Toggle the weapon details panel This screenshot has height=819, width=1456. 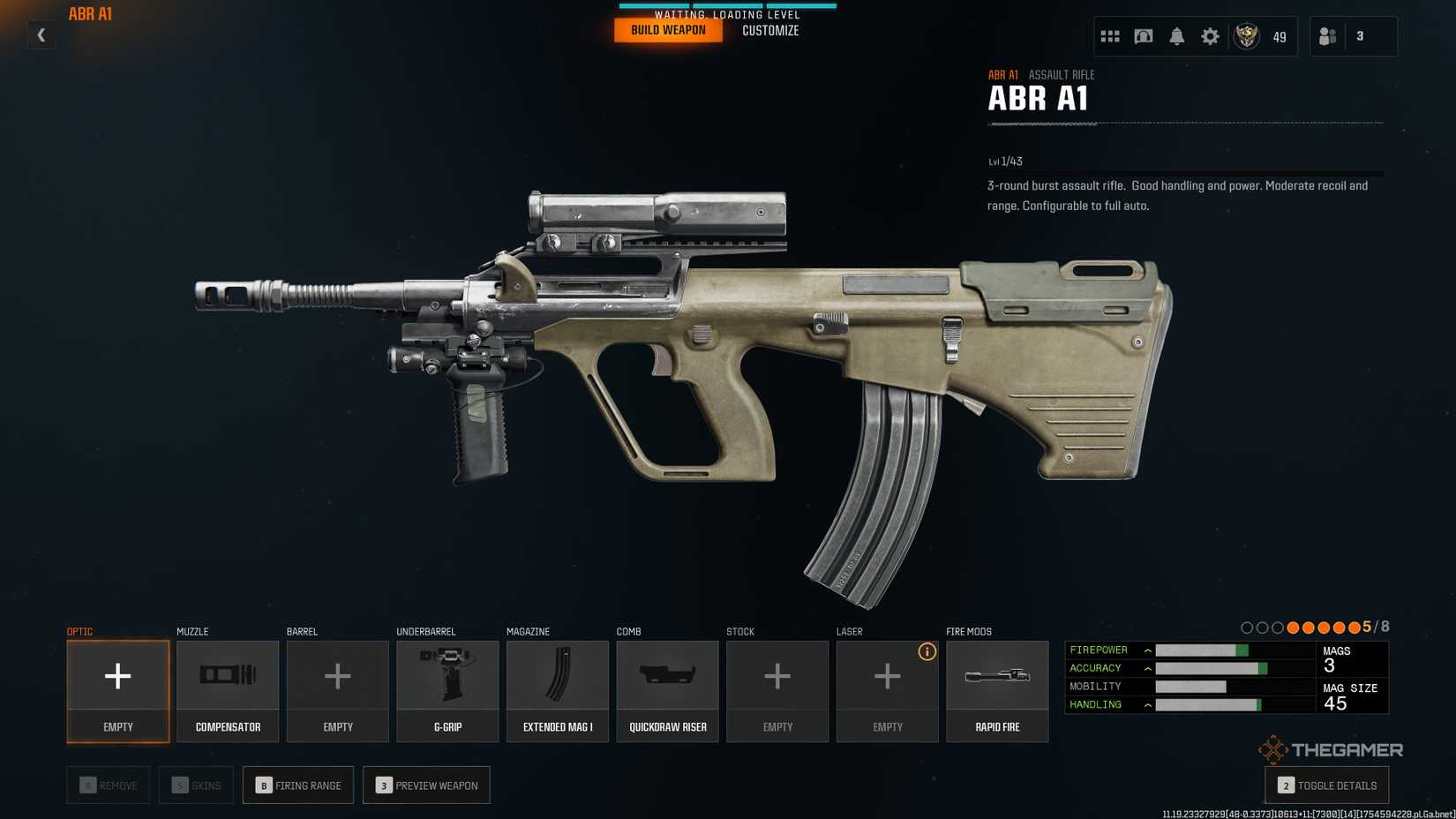point(1326,785)
